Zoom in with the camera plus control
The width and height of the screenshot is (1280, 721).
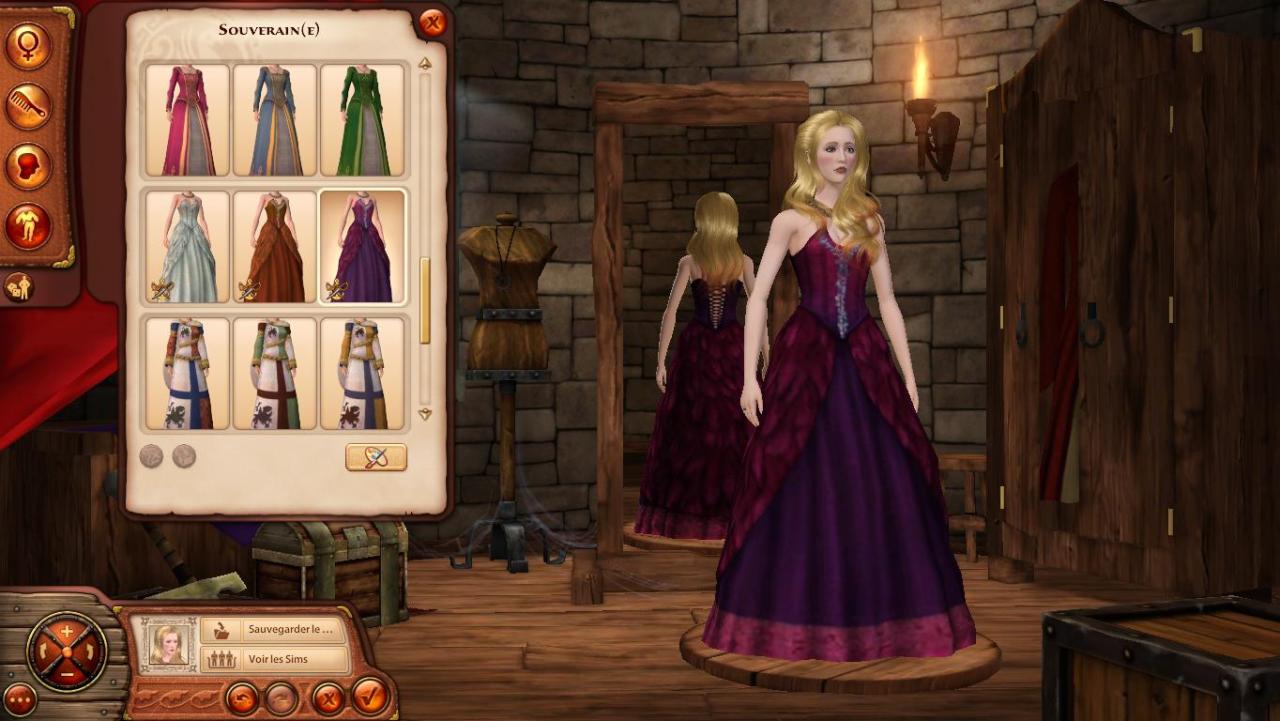click(x=67, y=632)
